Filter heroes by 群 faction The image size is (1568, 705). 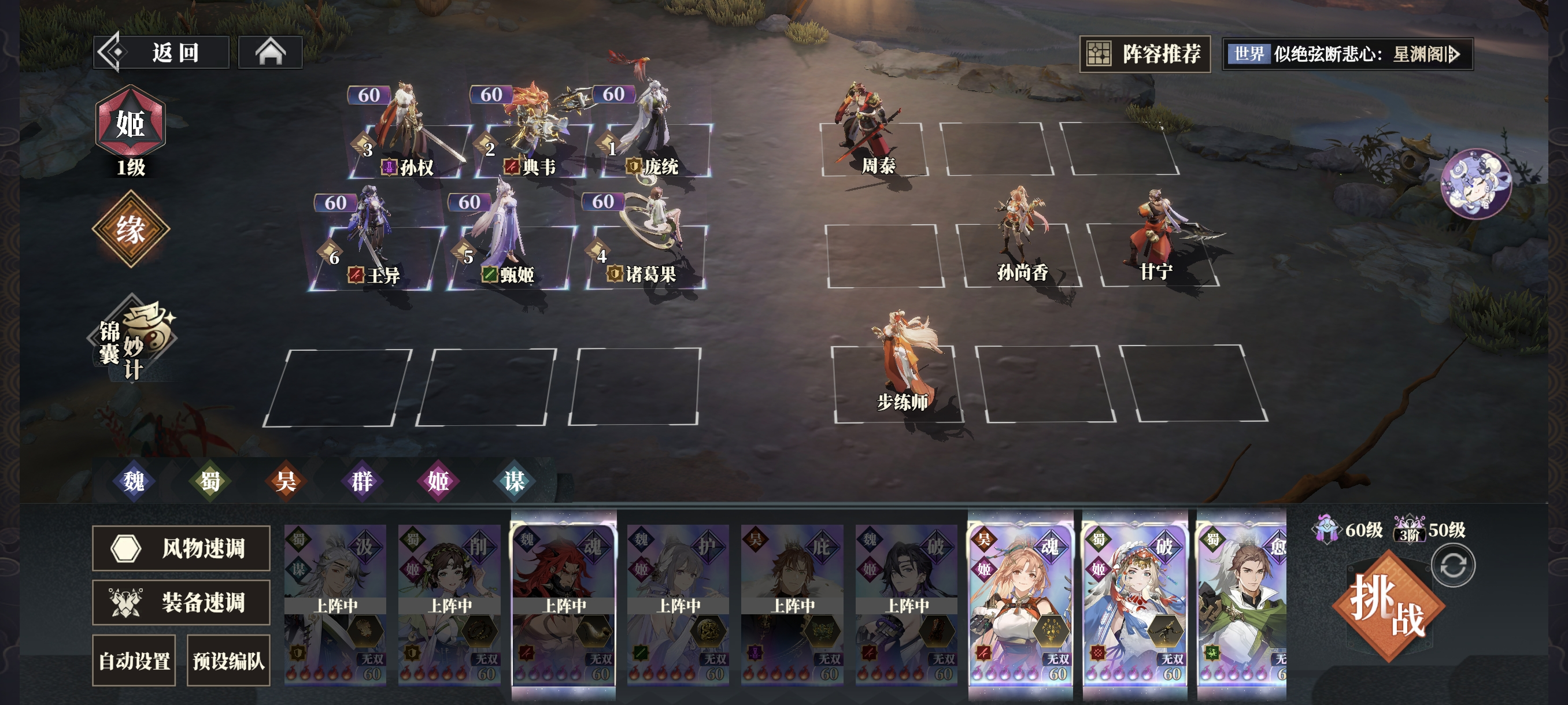[x=362, y=481]
